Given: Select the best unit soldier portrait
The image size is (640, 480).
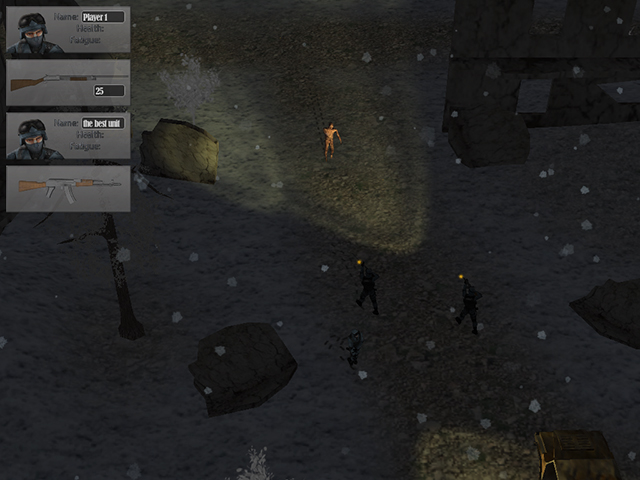Looking at the screenshot, I should 32,137.
